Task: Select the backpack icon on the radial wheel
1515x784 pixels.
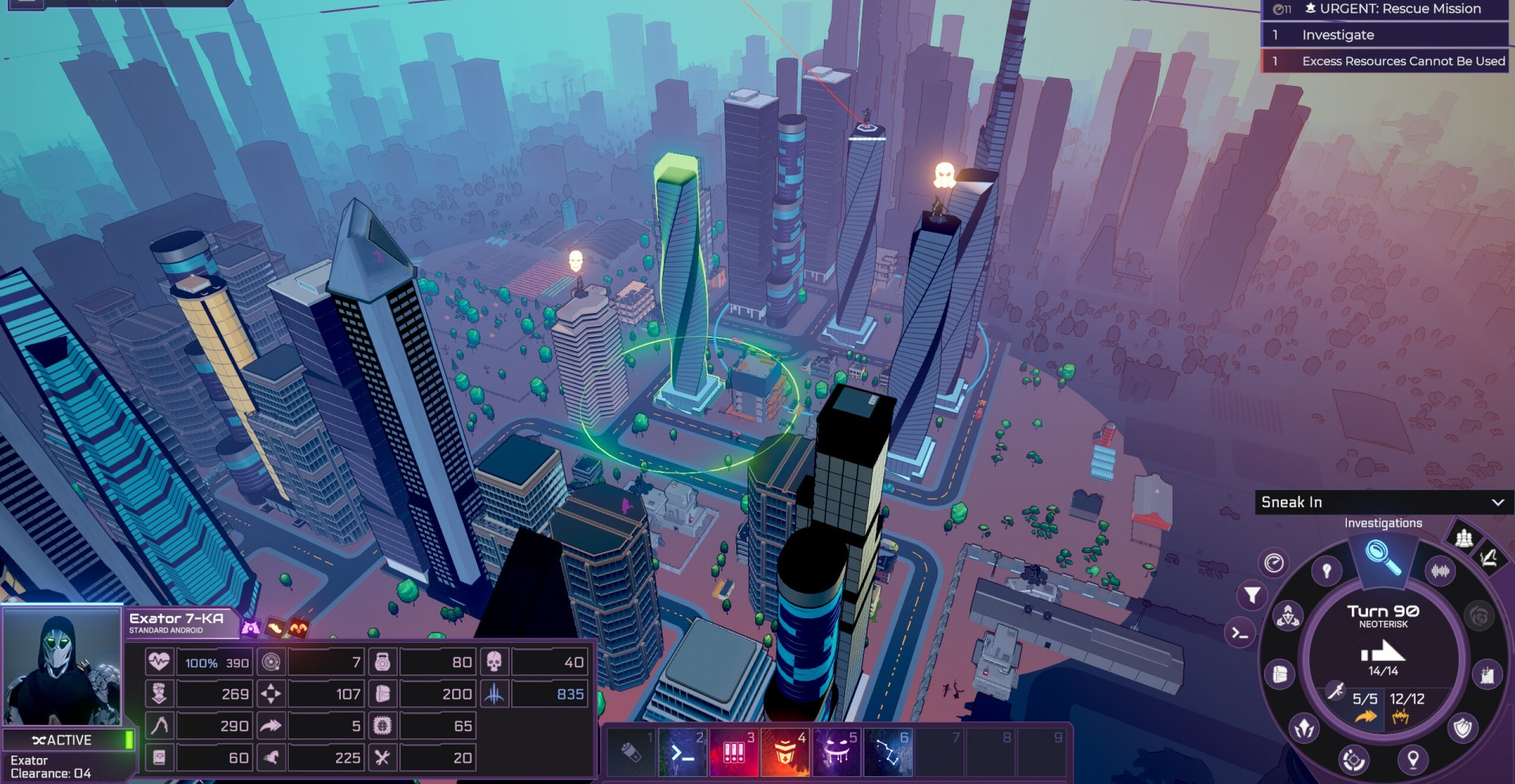Action: click(x=1280, y=674)
